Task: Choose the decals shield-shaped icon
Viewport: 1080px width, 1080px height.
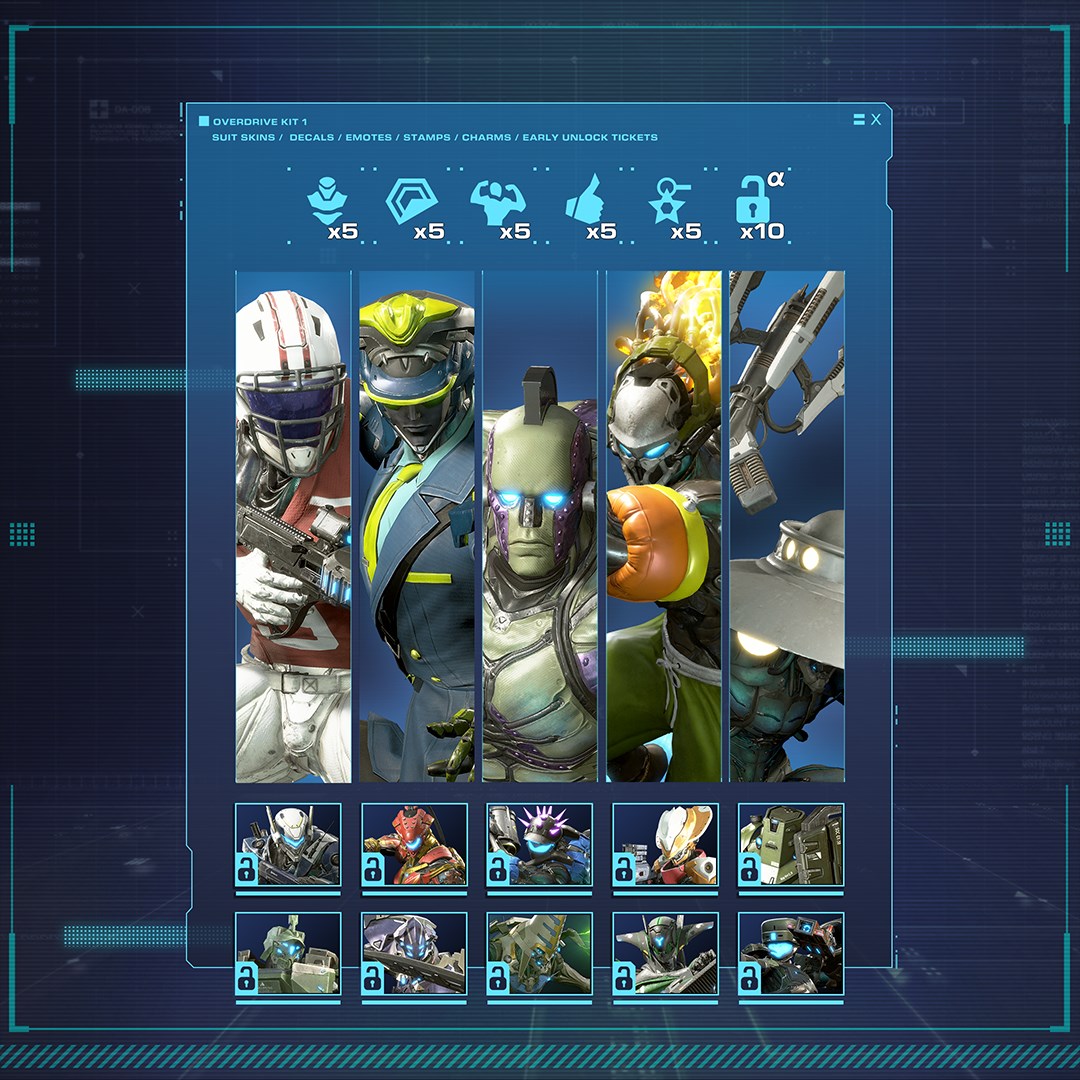Action: (407, 200)
